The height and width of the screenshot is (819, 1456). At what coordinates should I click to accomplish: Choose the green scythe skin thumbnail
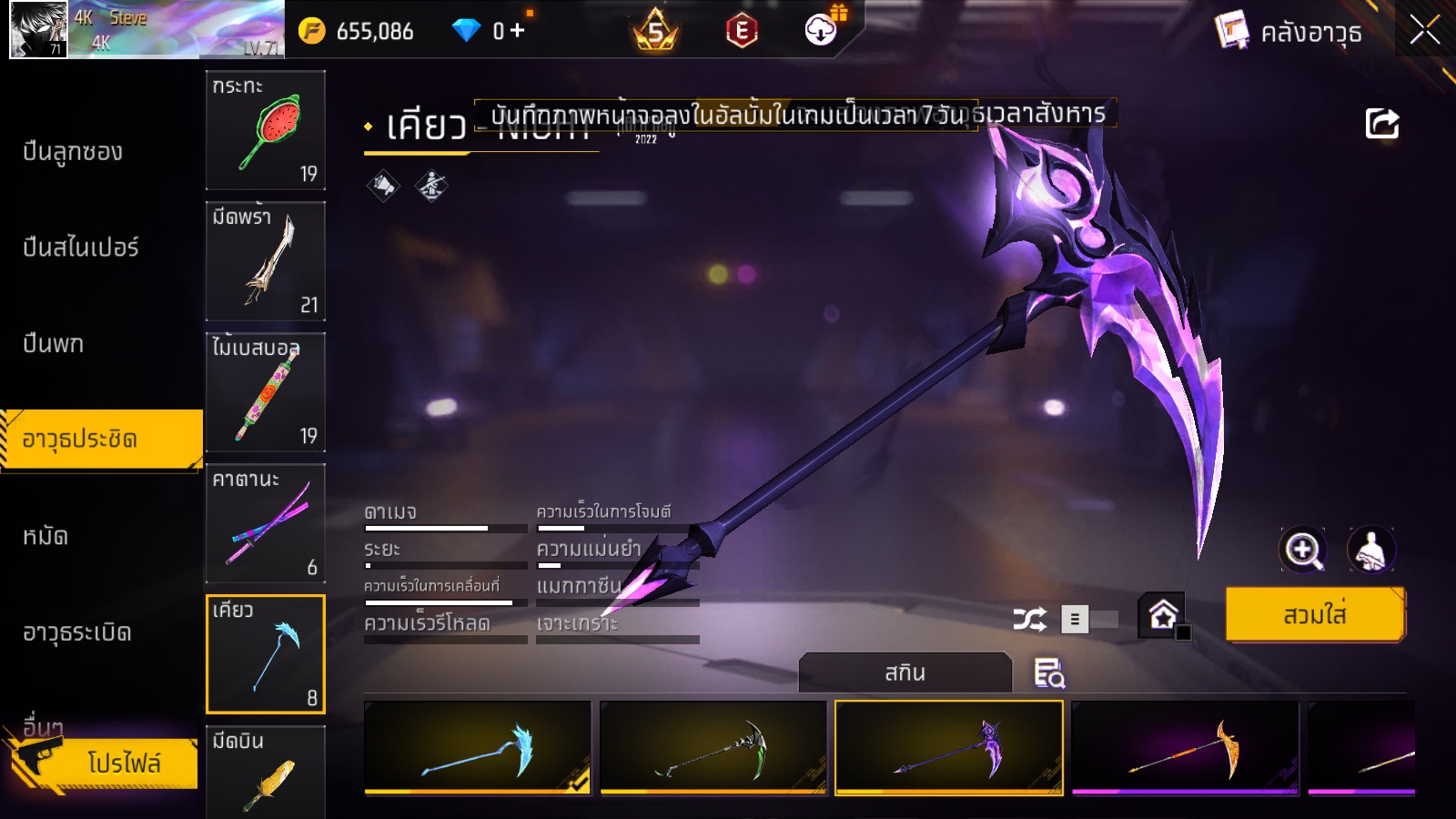coord(713,747)
